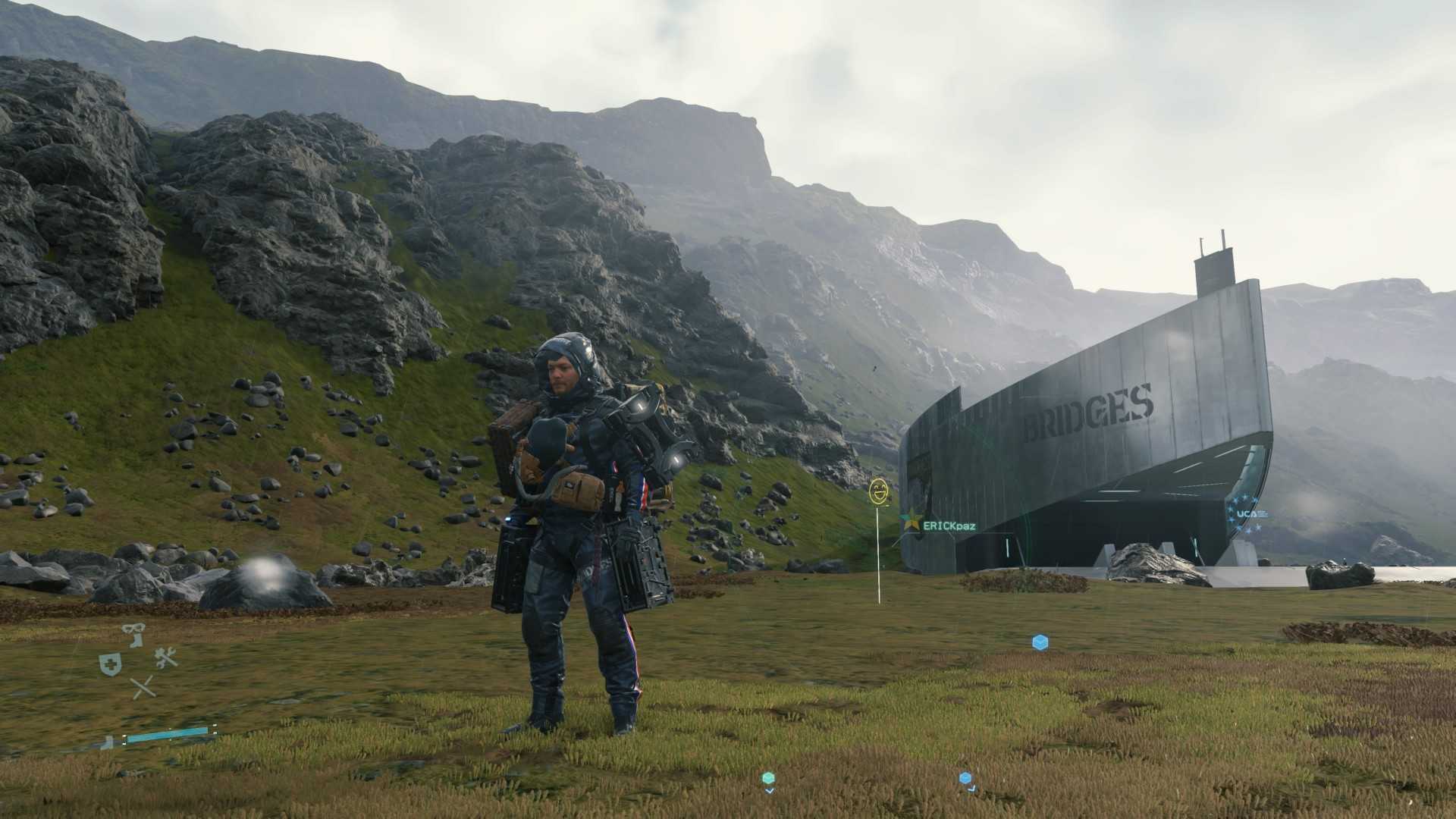Select the boots and mask equipment icon
This screenshot has height=819, width=1456.
[135, 635]
